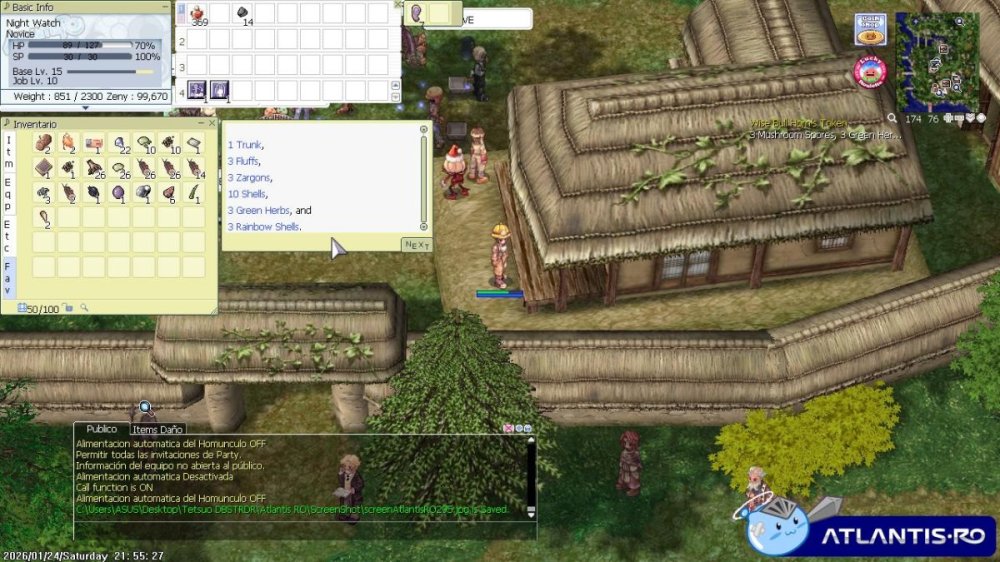1000x562 pixels.
Task: Switch to the Etc inventory tab
Action: 8,236
